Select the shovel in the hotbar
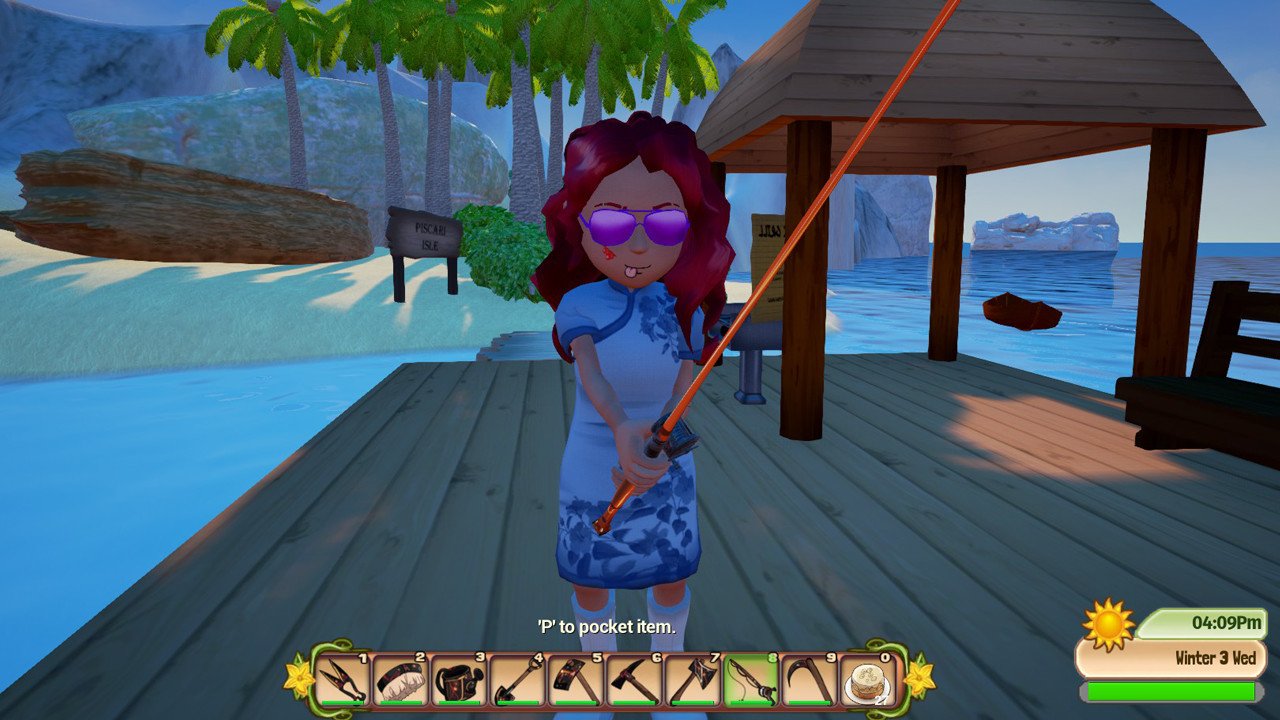This screenshot has width=1280, height=720. (x=518, y=680)
